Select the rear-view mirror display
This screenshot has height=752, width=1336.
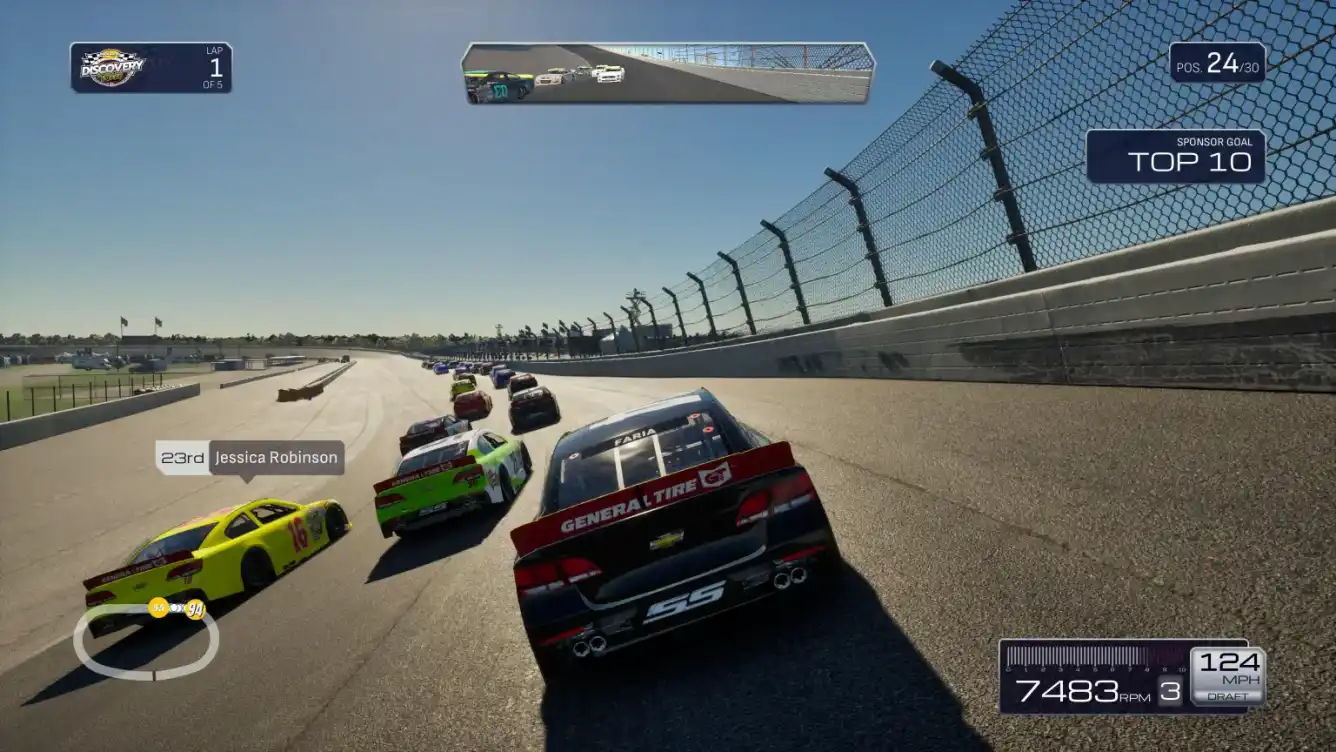pyautogui.click(x=667, y=73)
